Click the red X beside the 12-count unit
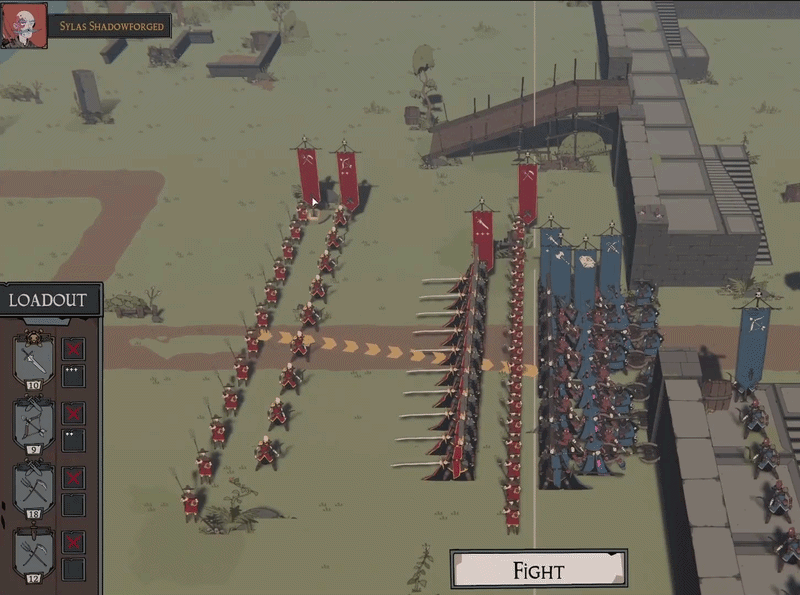The image size is (800, 595). click(x=74, y=542)
